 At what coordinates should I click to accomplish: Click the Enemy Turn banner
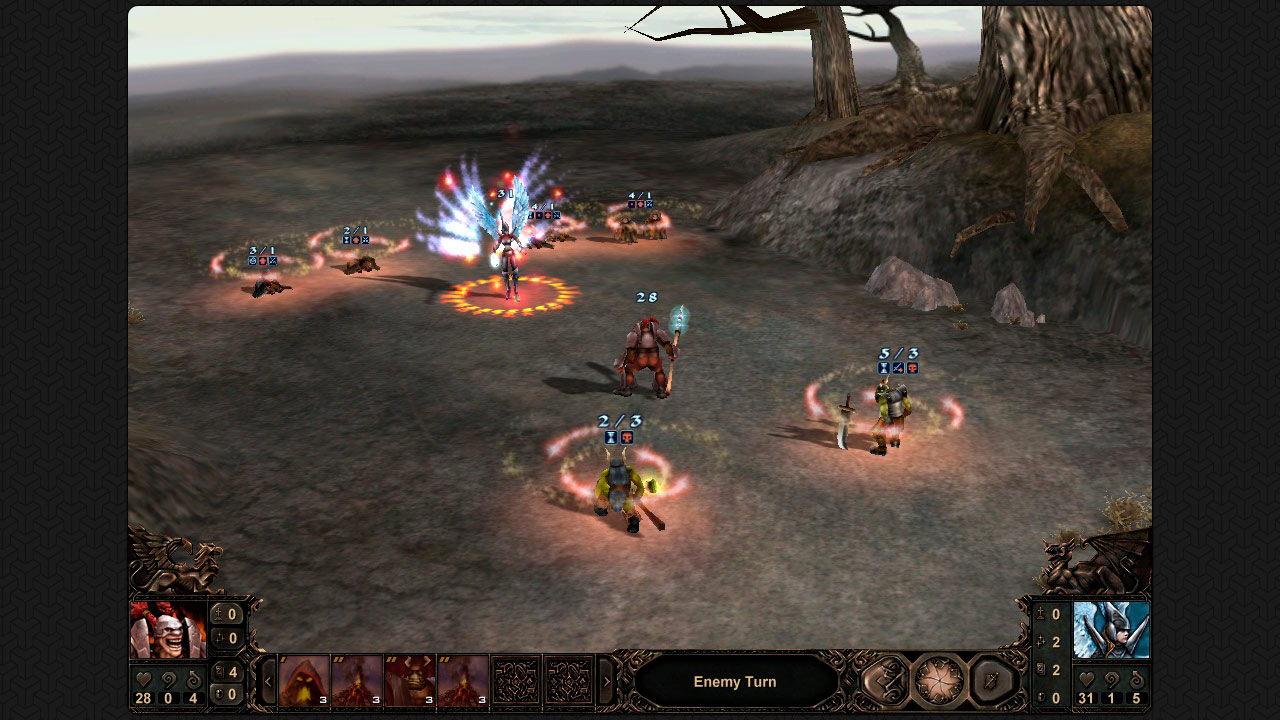click(x=734, y=681)
